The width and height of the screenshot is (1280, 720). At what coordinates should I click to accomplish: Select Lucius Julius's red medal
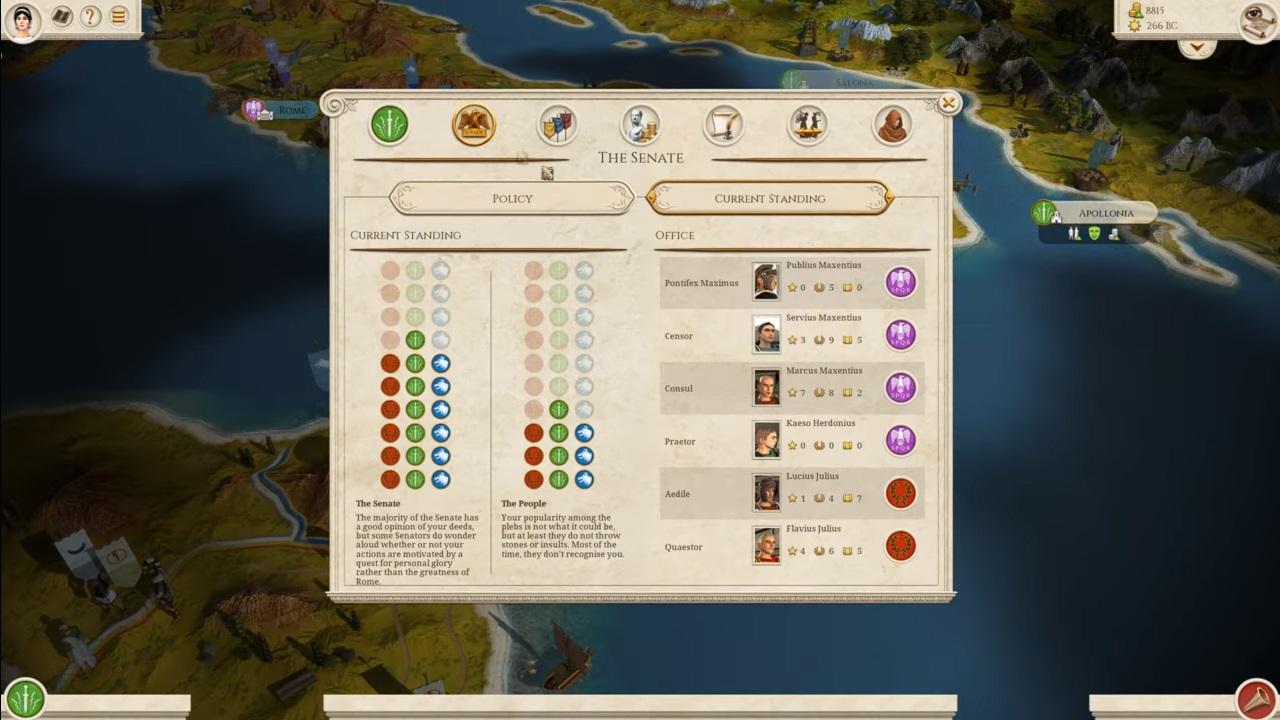[x=900, y=492]
